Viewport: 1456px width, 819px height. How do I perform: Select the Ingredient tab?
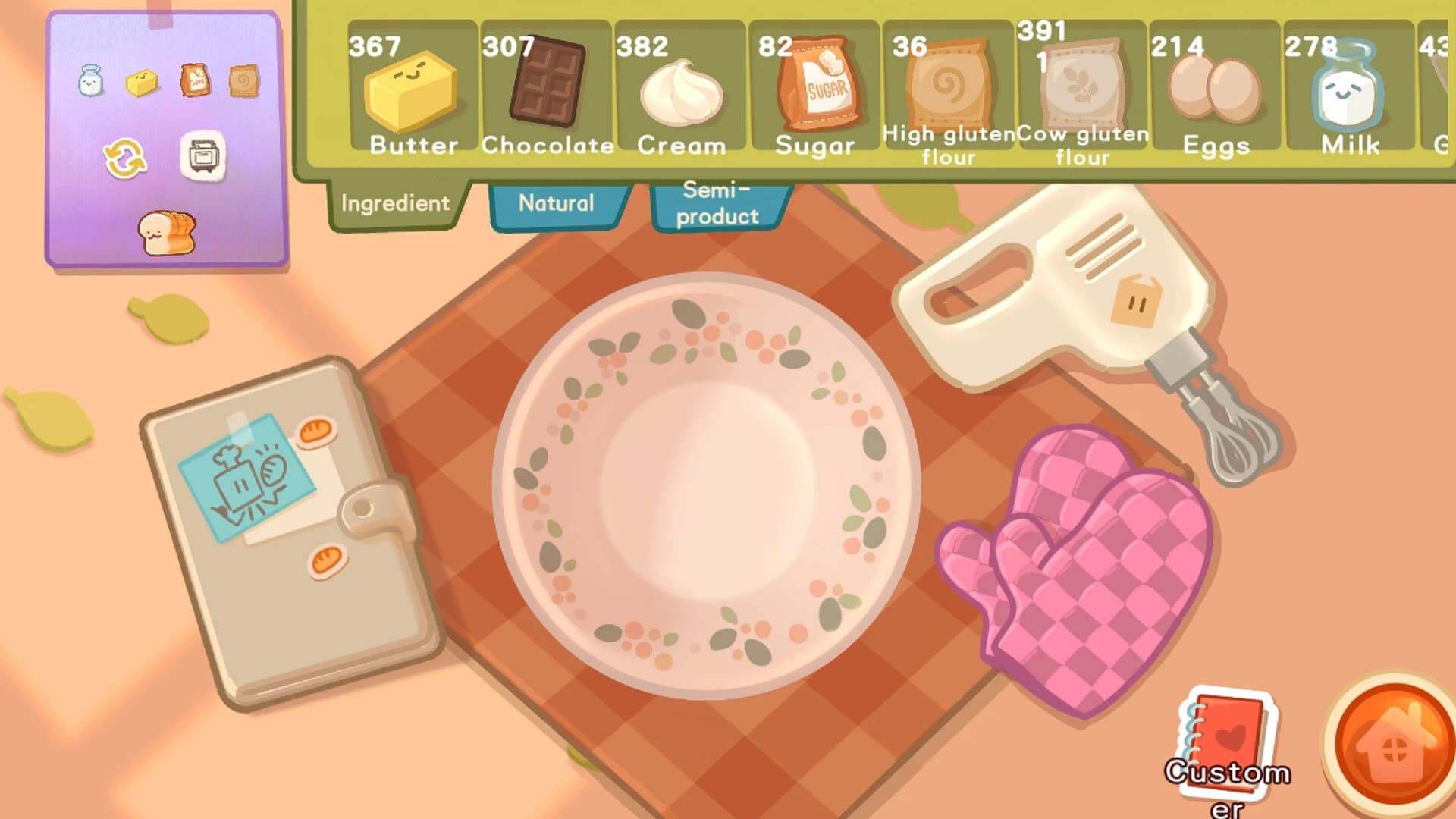395,202
